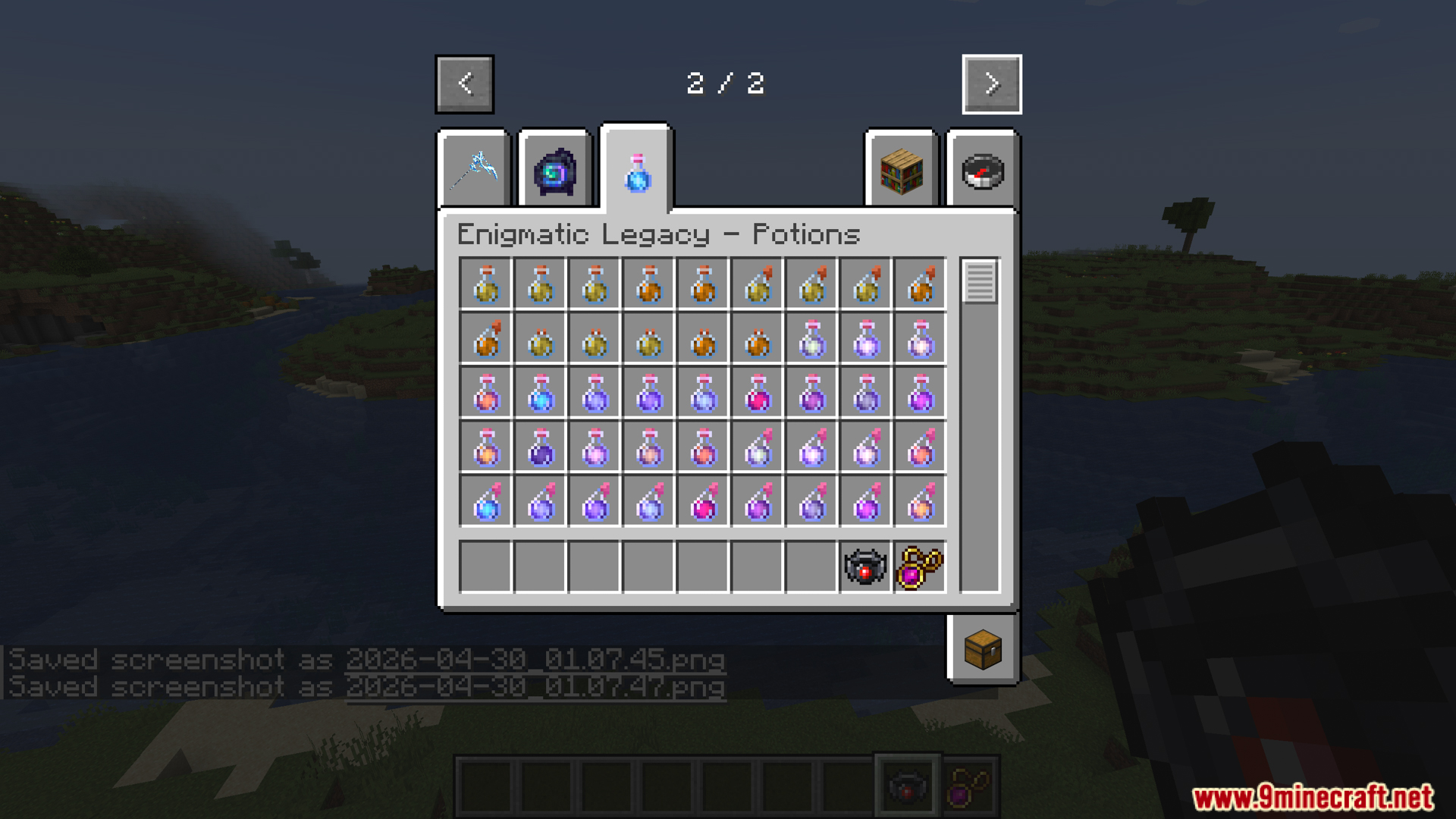
Task: Open the compass tab
Action: 982,171
